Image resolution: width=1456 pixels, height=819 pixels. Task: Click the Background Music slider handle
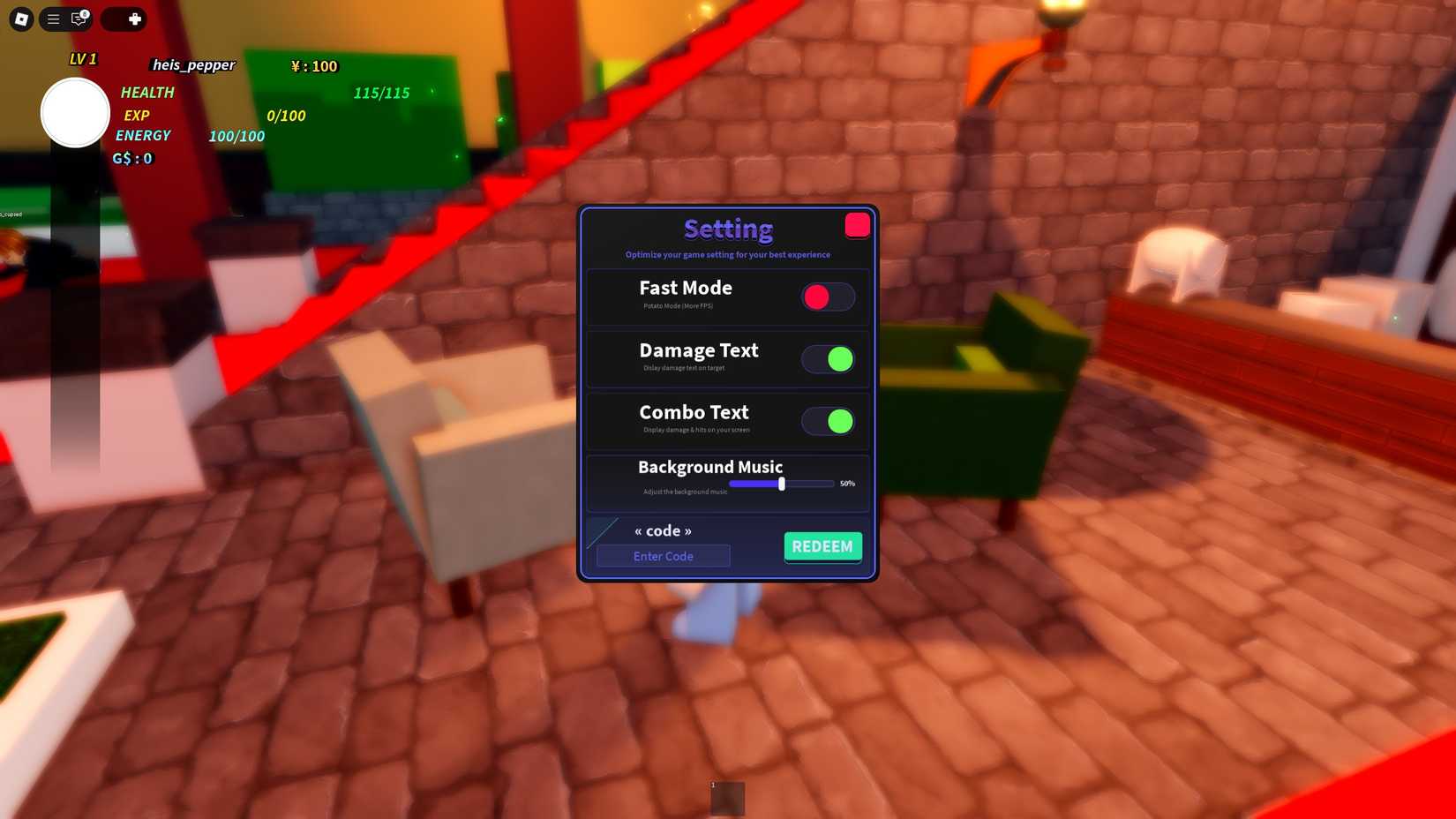782,484
